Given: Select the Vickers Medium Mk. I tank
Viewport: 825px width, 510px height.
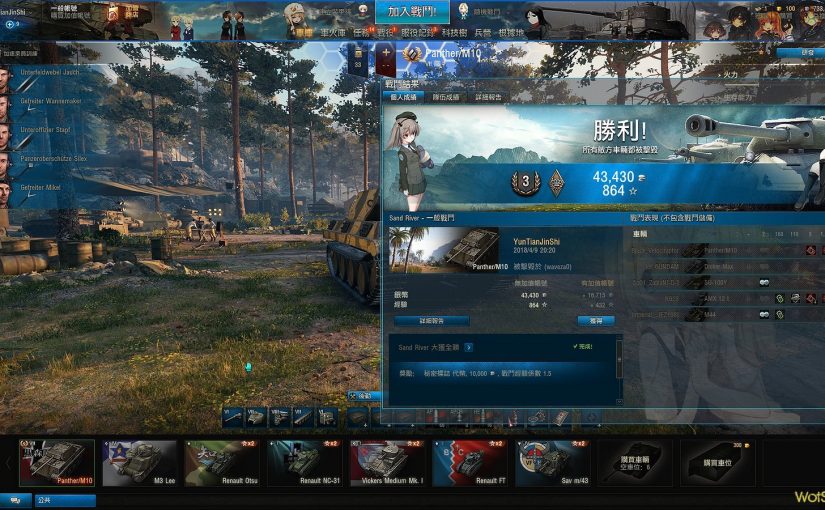Looking at the screenshot, I should pos(387,462).
